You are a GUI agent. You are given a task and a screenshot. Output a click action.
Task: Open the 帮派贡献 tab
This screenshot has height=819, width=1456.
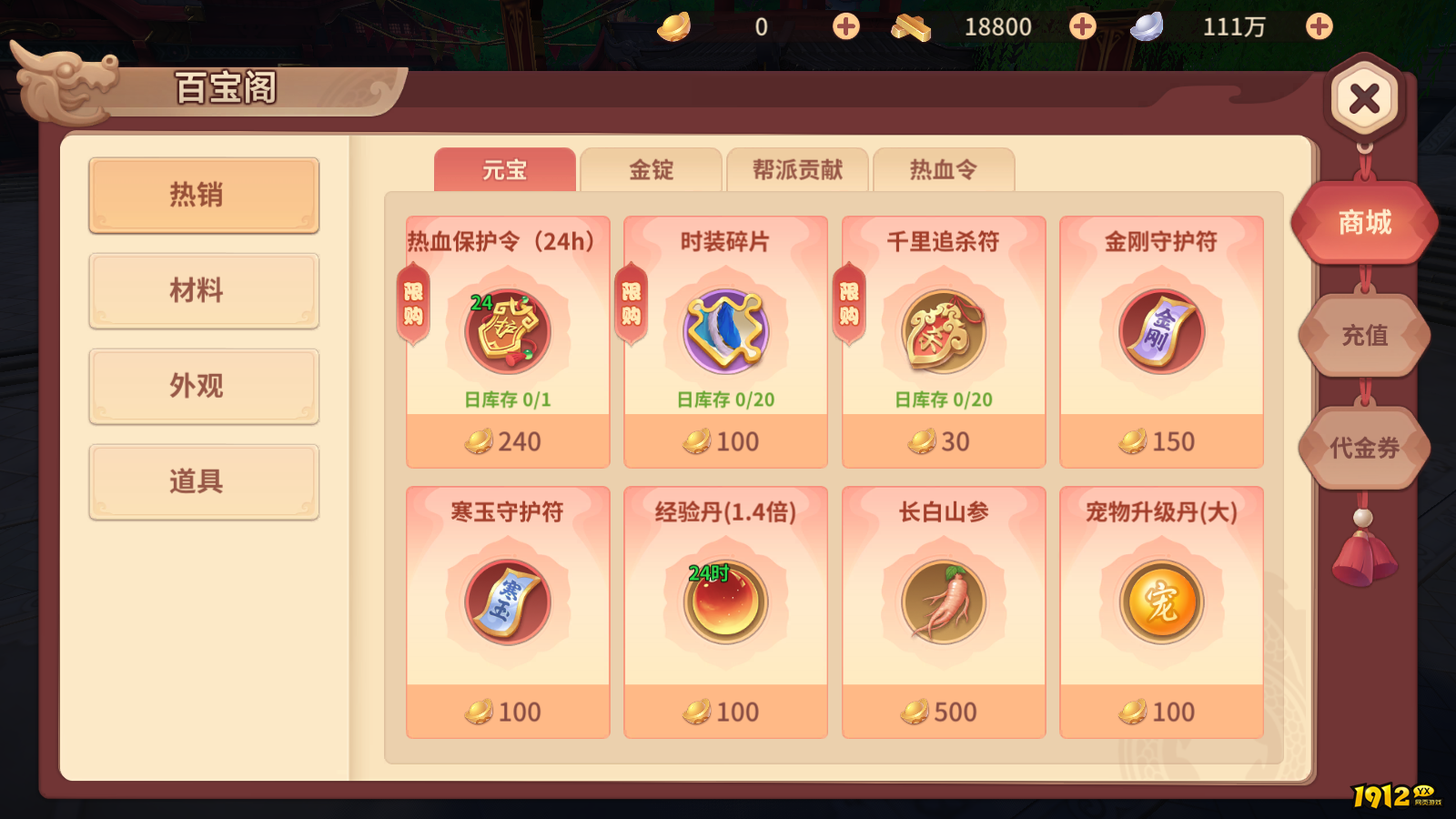click(x=799, y=170)
